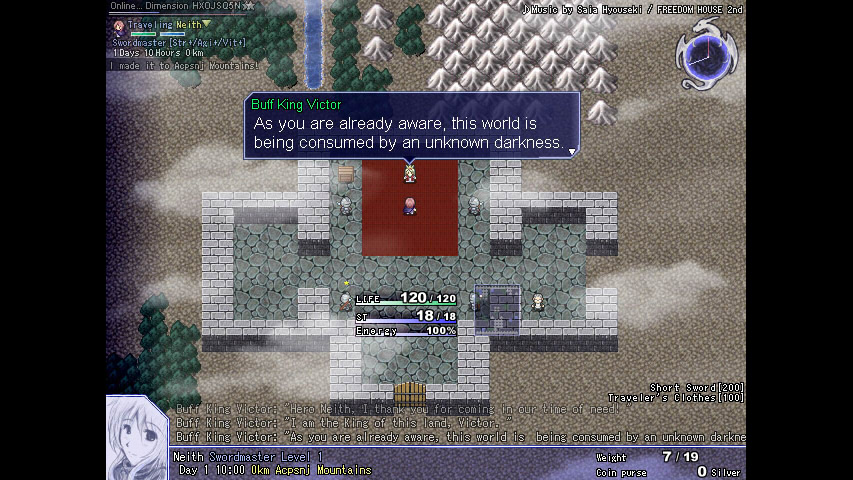The height and width of the screenshot is (480, 853).
Task: Click the dialogue continue arrow
Action: pos(572,151)
